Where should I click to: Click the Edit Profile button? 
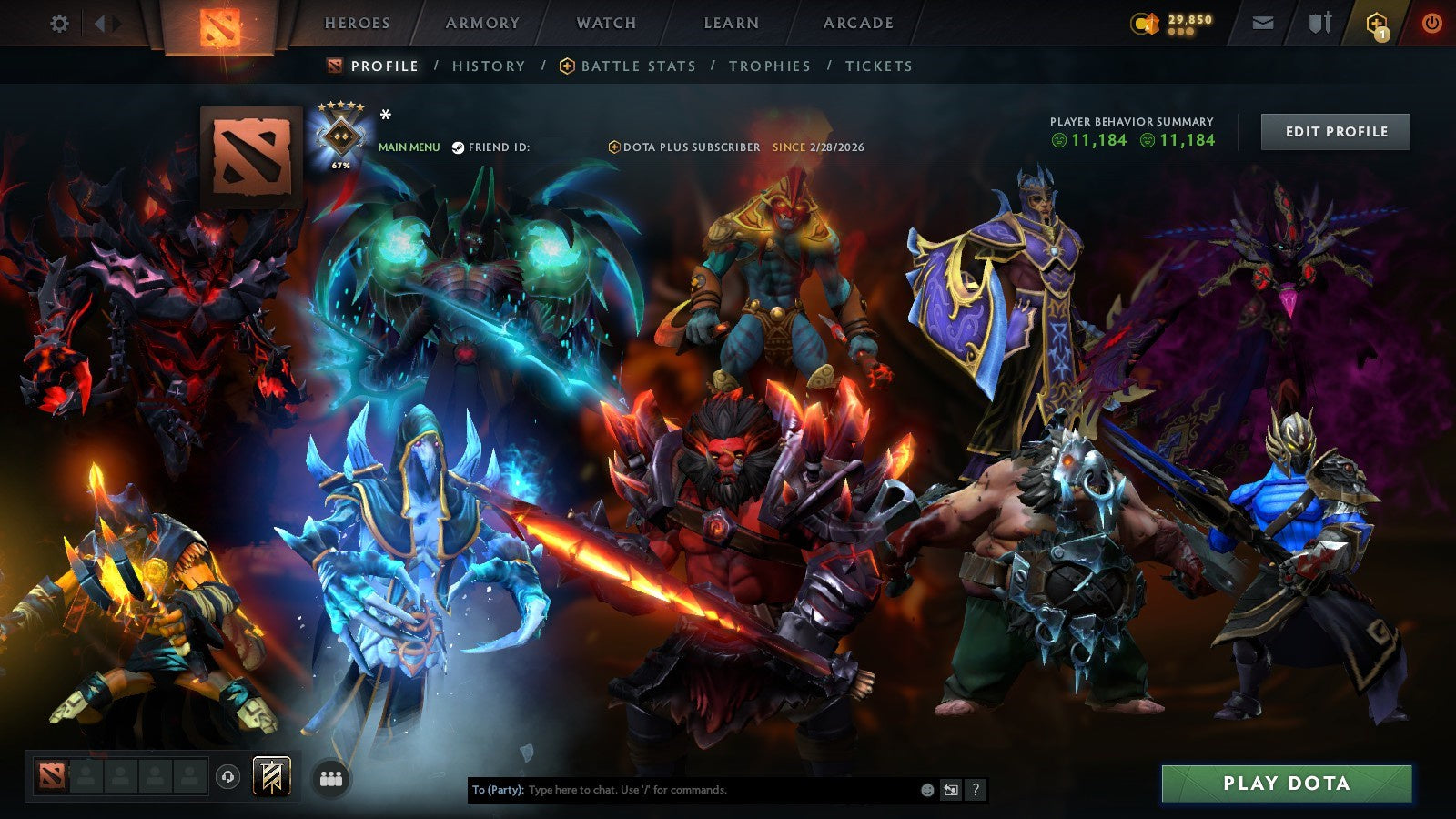point(1334,131)
